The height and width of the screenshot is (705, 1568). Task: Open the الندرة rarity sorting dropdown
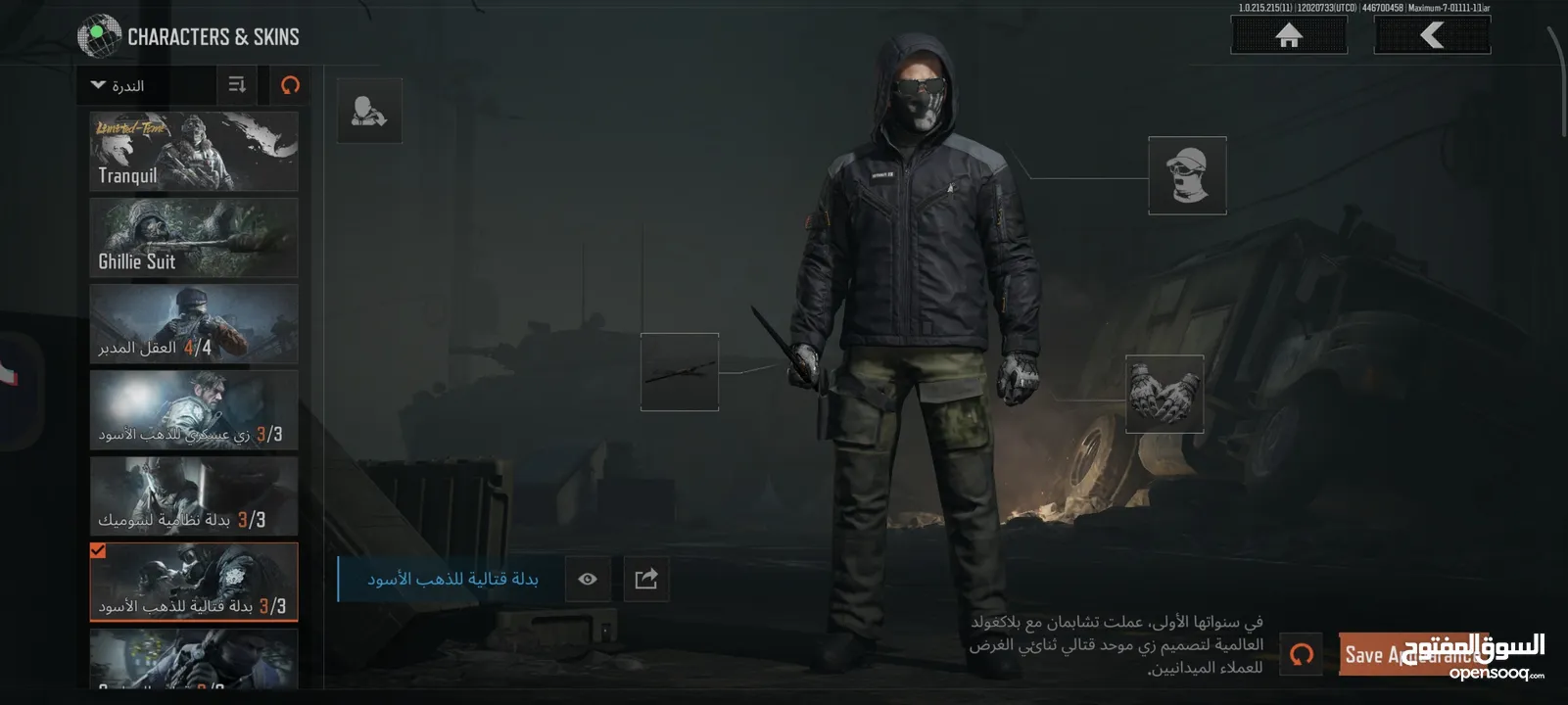pos(137,85)
